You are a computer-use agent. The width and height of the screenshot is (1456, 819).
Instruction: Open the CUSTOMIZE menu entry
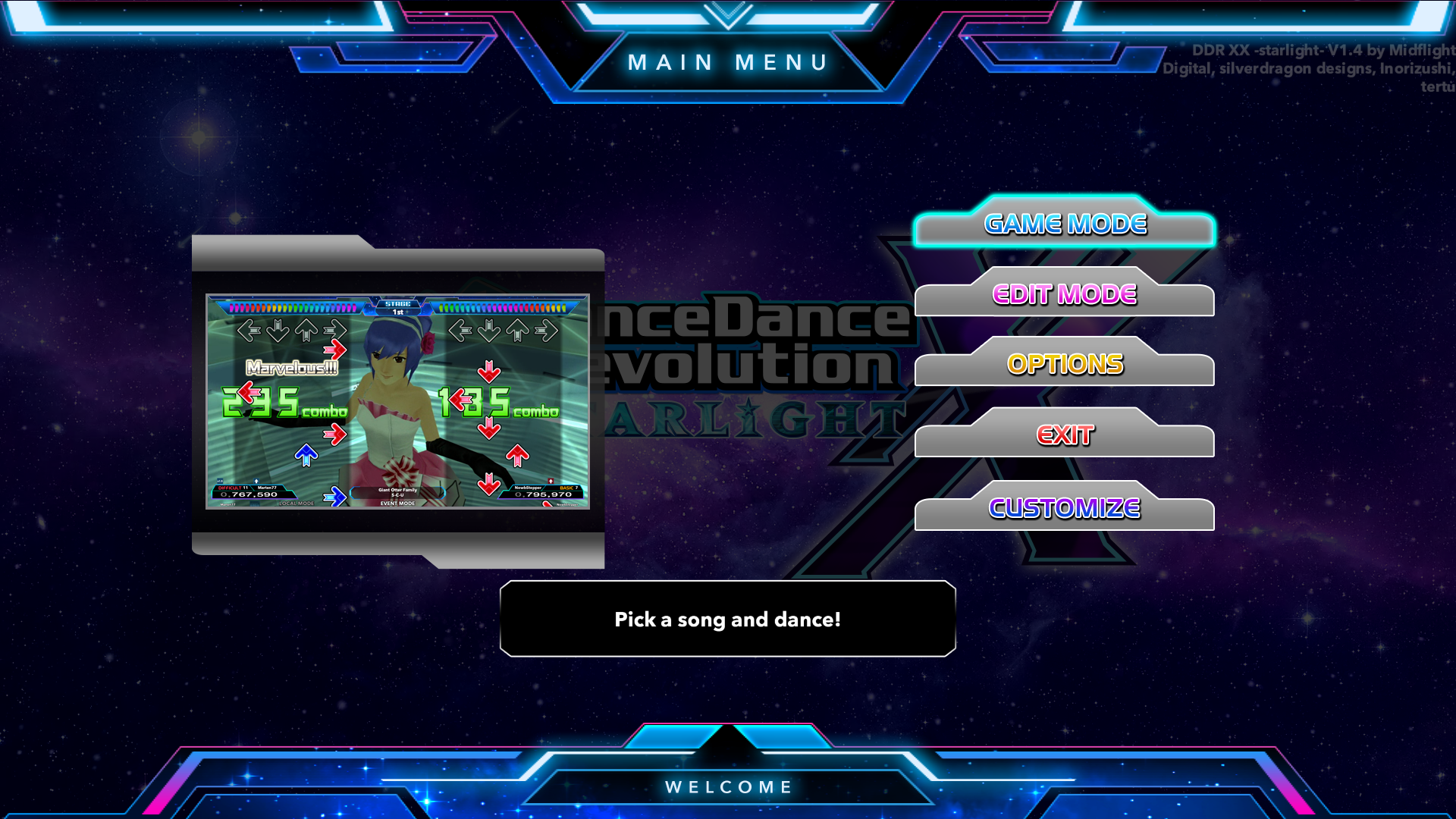[x=1065, y=508]
